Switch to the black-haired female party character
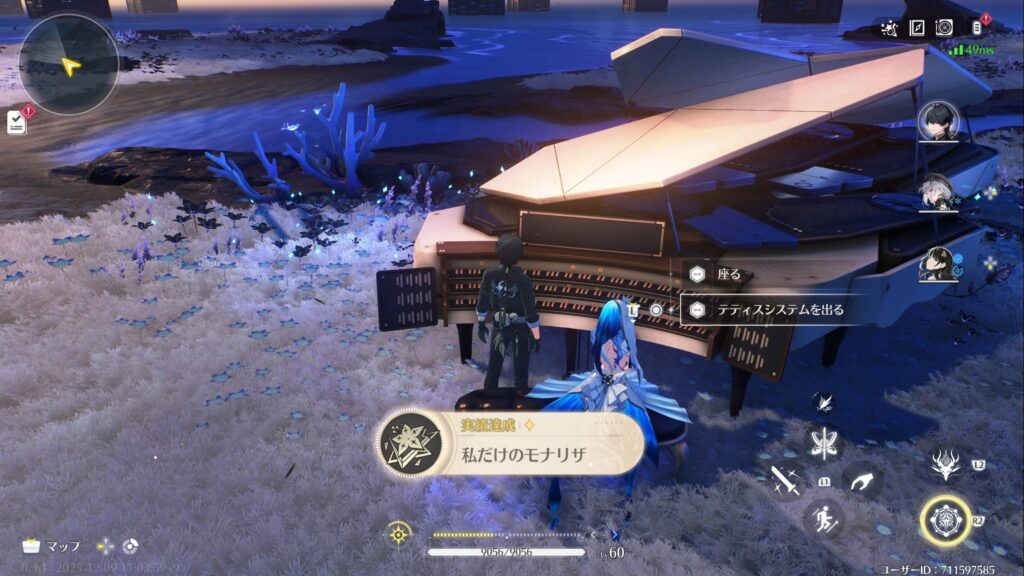Image resolution: width=1024 pixels, height=576 pixels. coord(939,264)
